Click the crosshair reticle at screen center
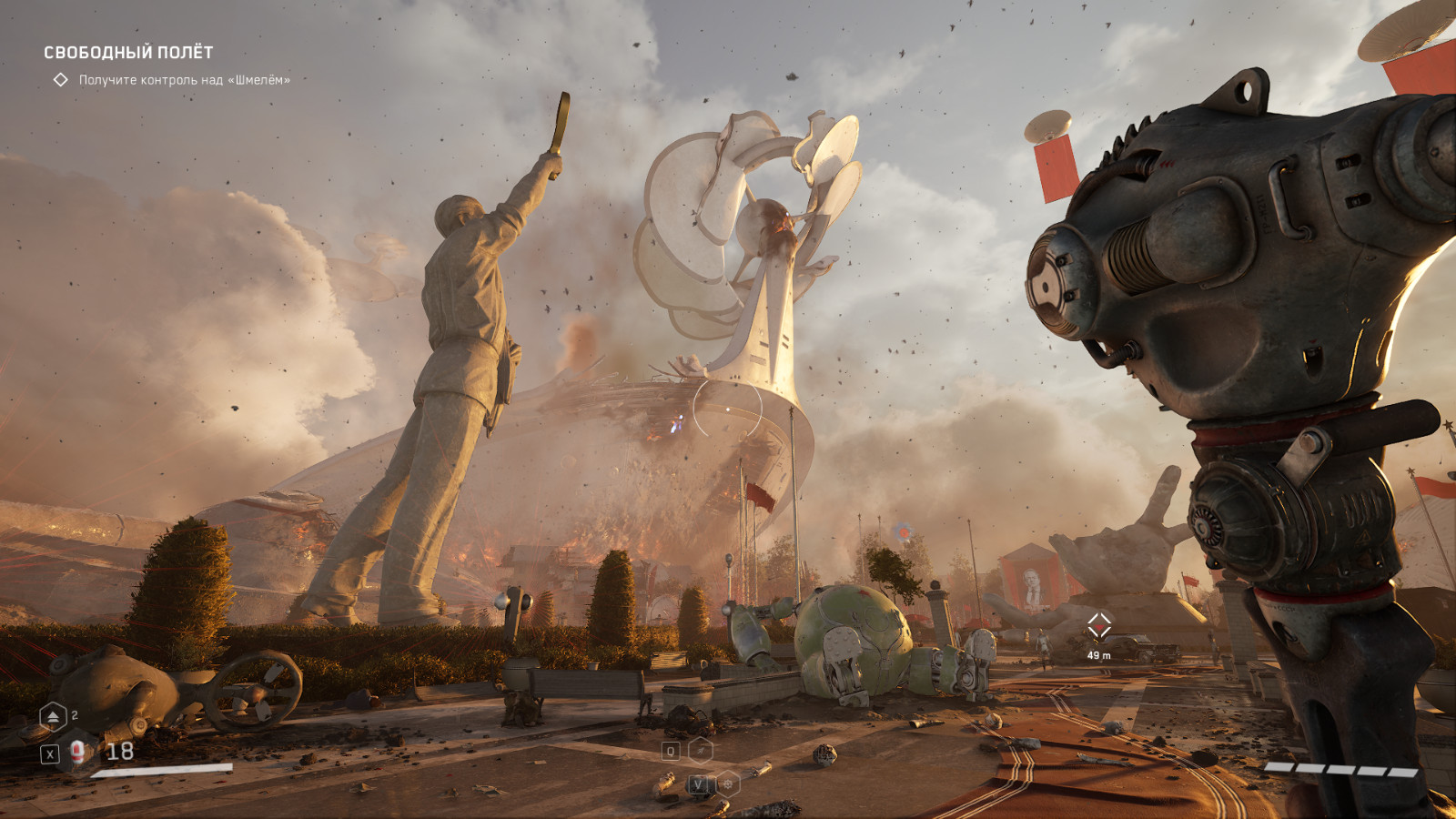The image size is (1456, 819). coord(728,409)
